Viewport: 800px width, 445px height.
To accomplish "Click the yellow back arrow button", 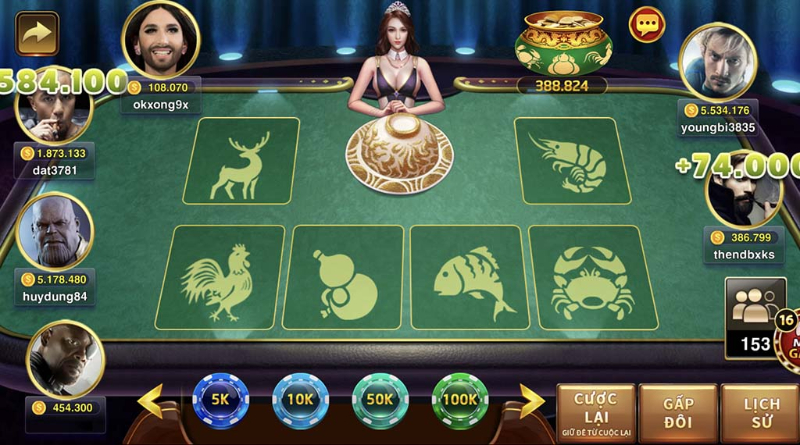I will pos(37,33).
